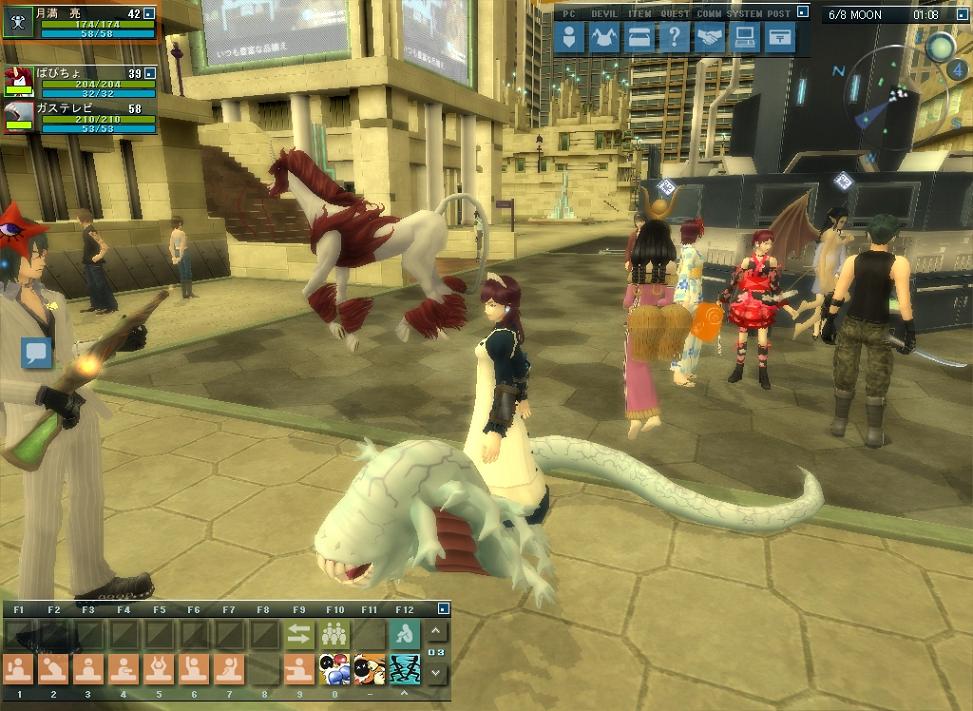Open the ITEM inventory menu
Screen dimensions: 973x711
coord(639,38)
